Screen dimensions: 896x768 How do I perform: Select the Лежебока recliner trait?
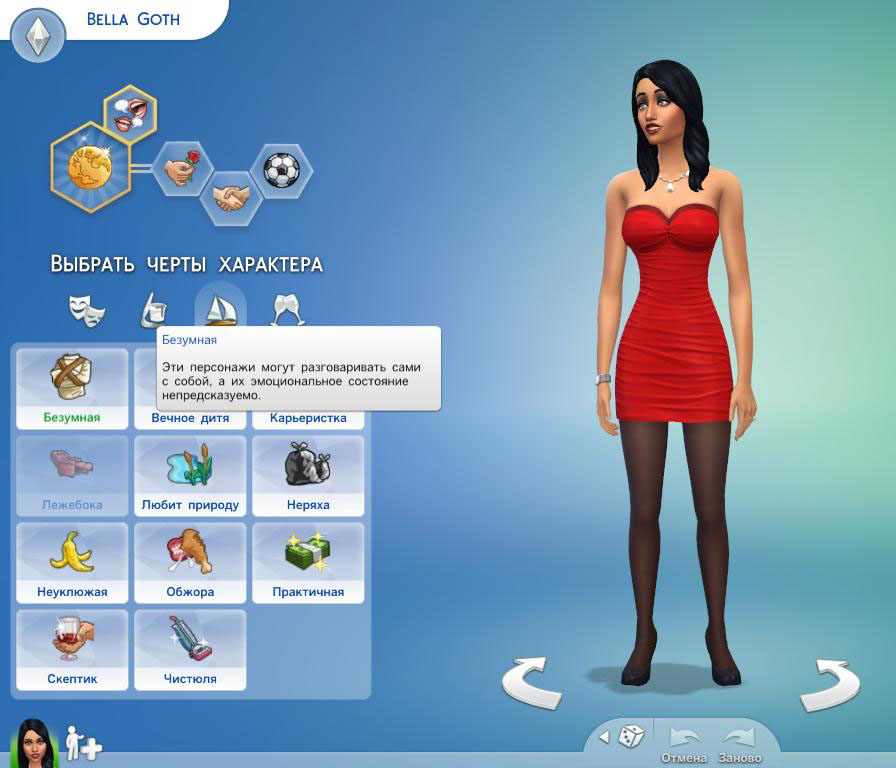point(72,475)
